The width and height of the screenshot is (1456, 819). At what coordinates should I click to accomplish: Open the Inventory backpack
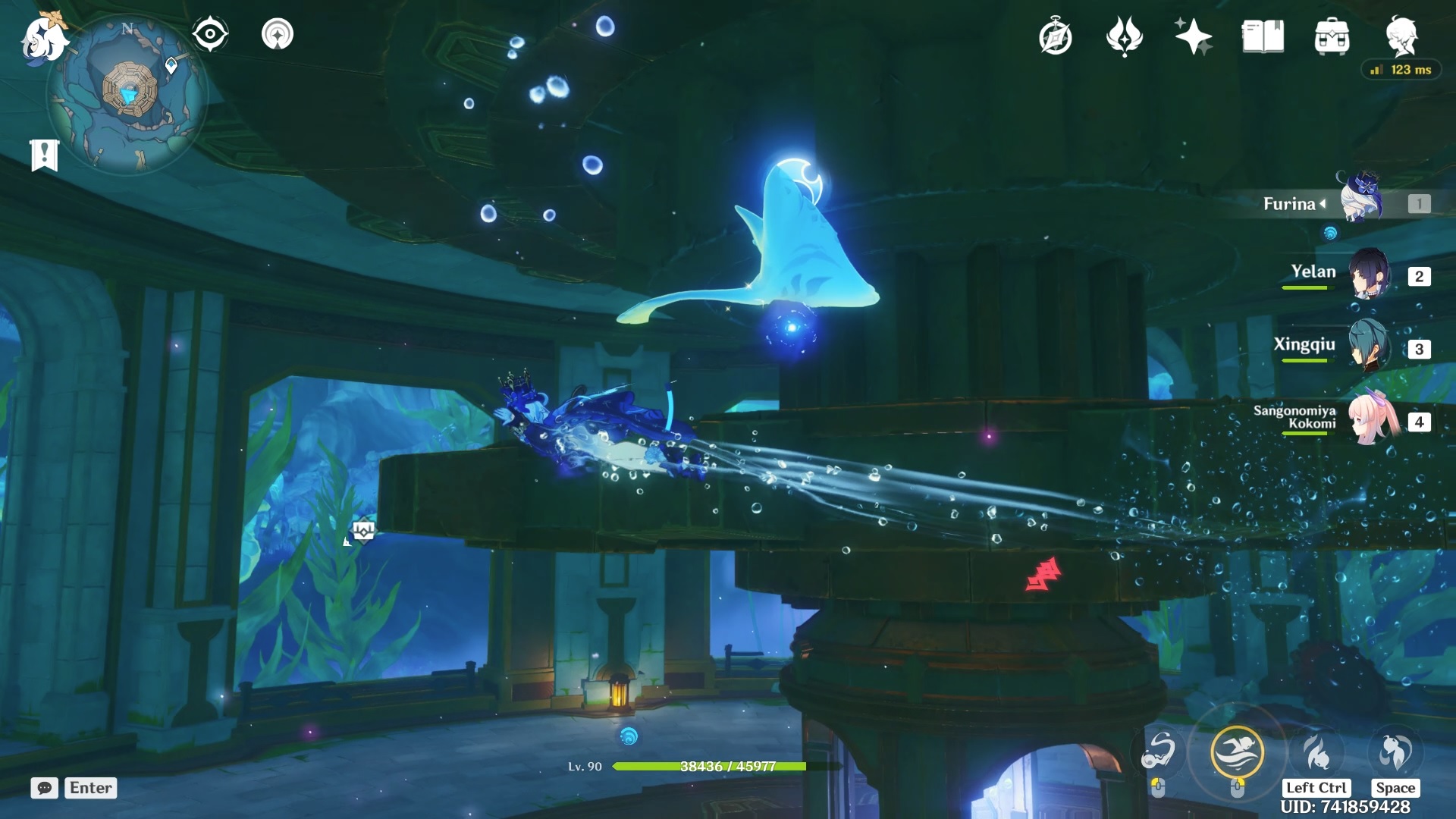pos(1332,36)
